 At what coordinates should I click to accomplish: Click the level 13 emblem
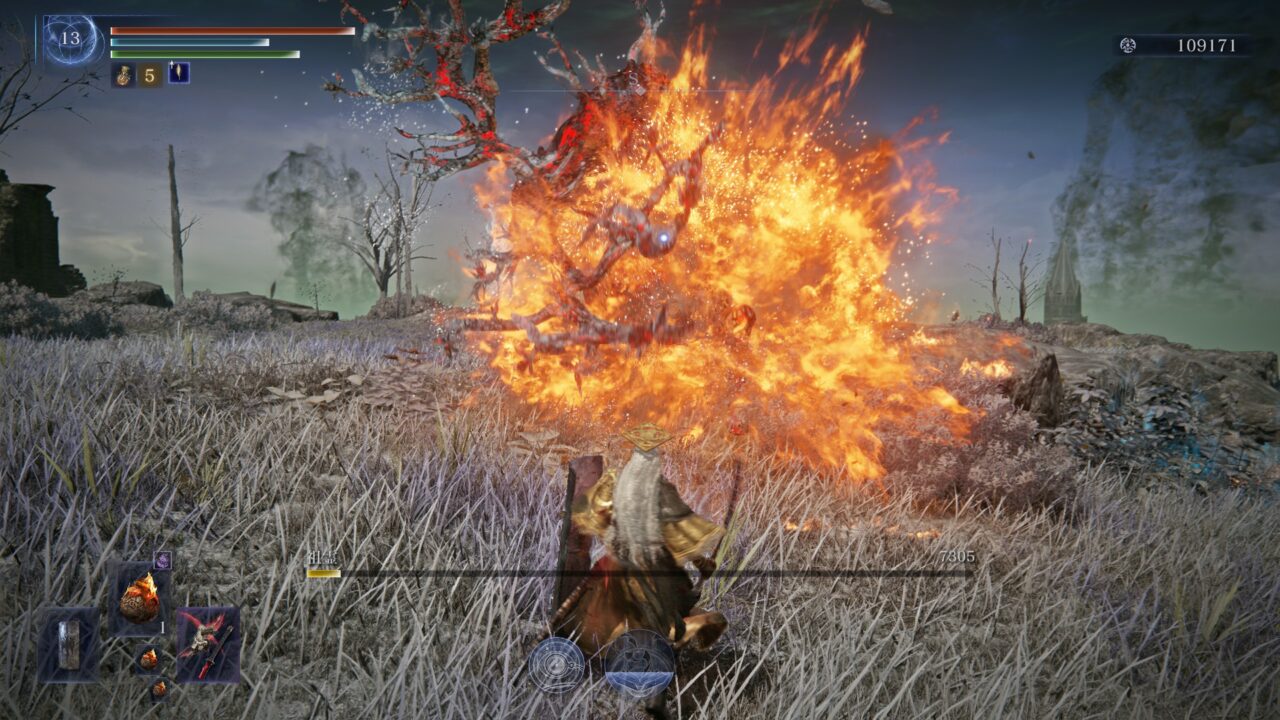coord(70,40)
